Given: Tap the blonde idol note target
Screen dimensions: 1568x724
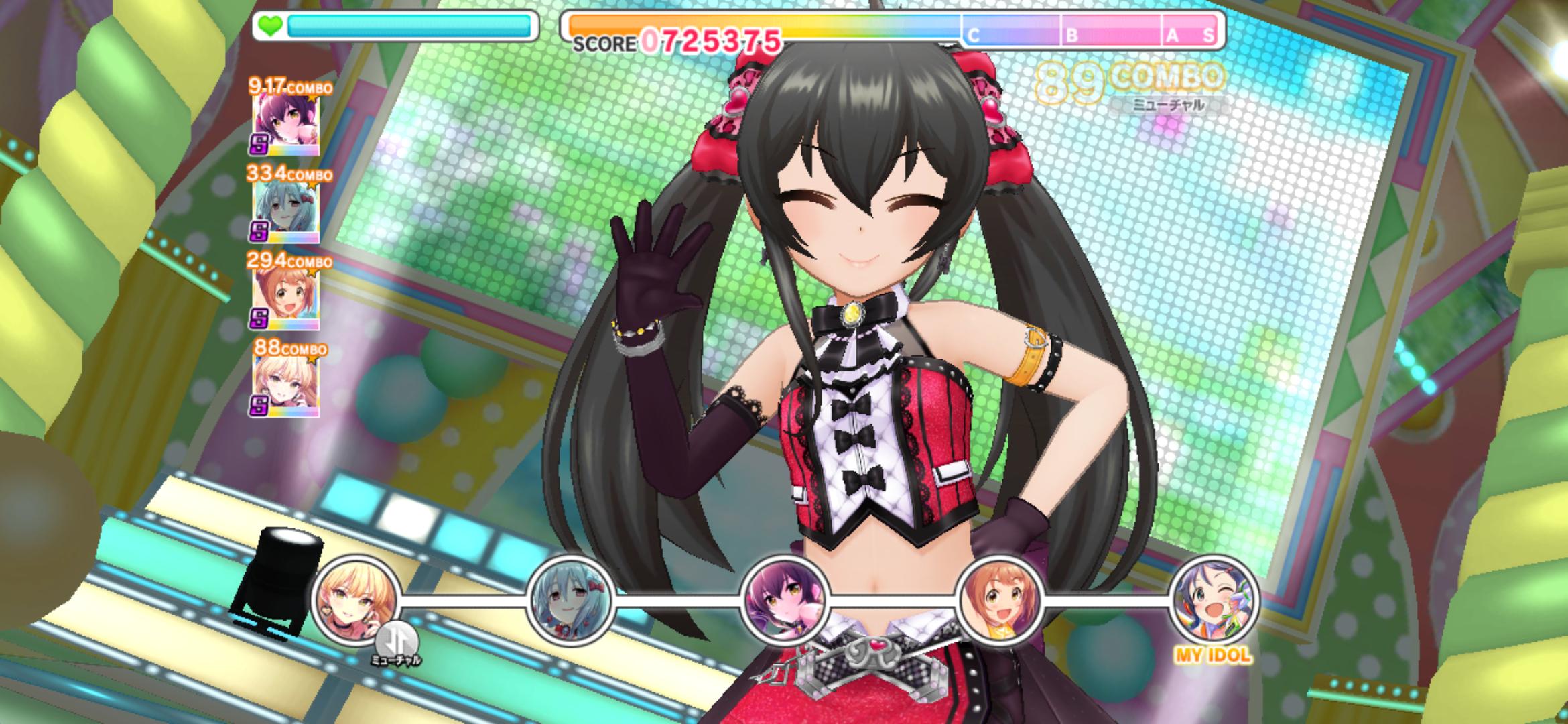Looking at the screenshot, I should [356, 599].
